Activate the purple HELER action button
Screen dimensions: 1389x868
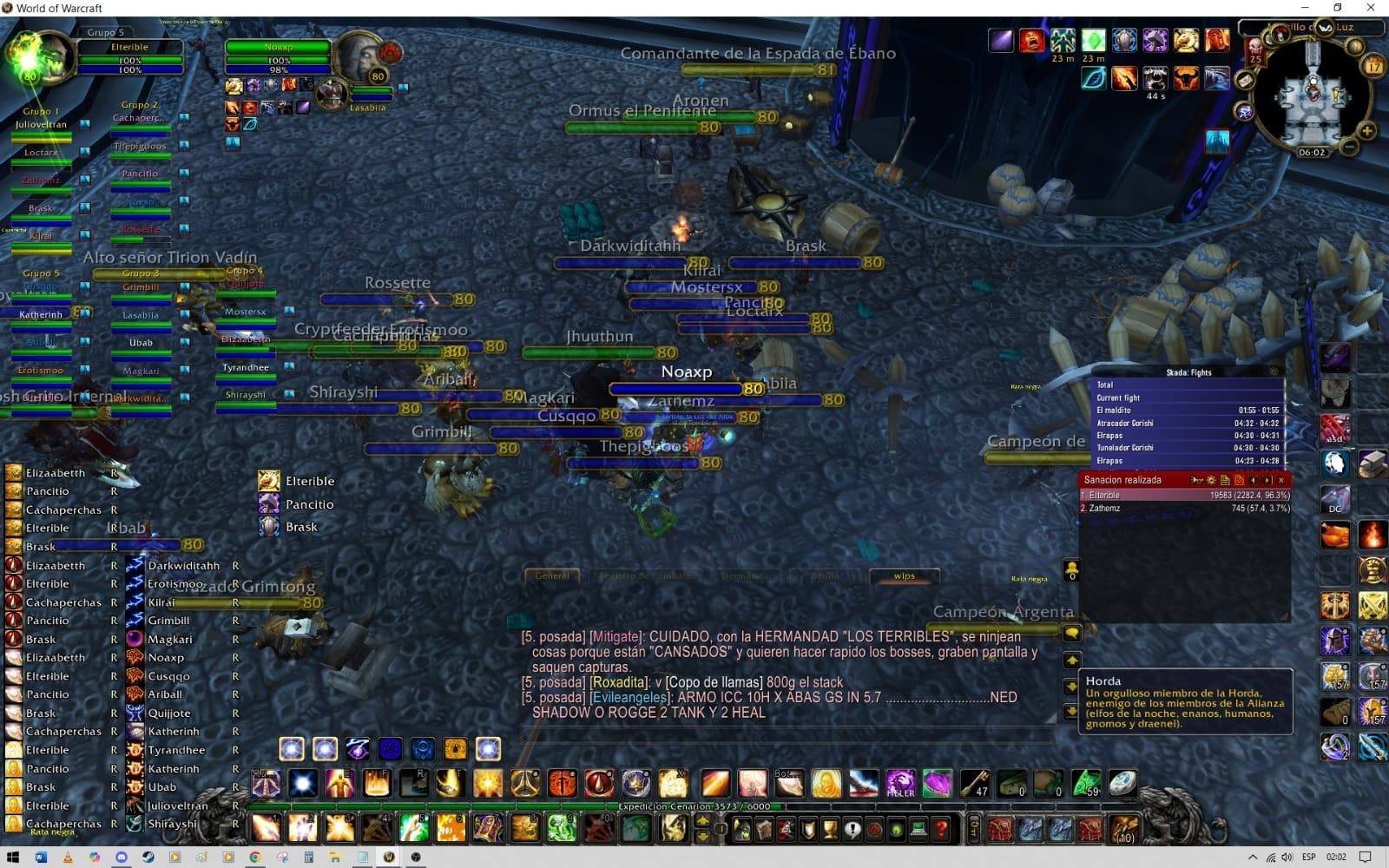click(900, 783)
